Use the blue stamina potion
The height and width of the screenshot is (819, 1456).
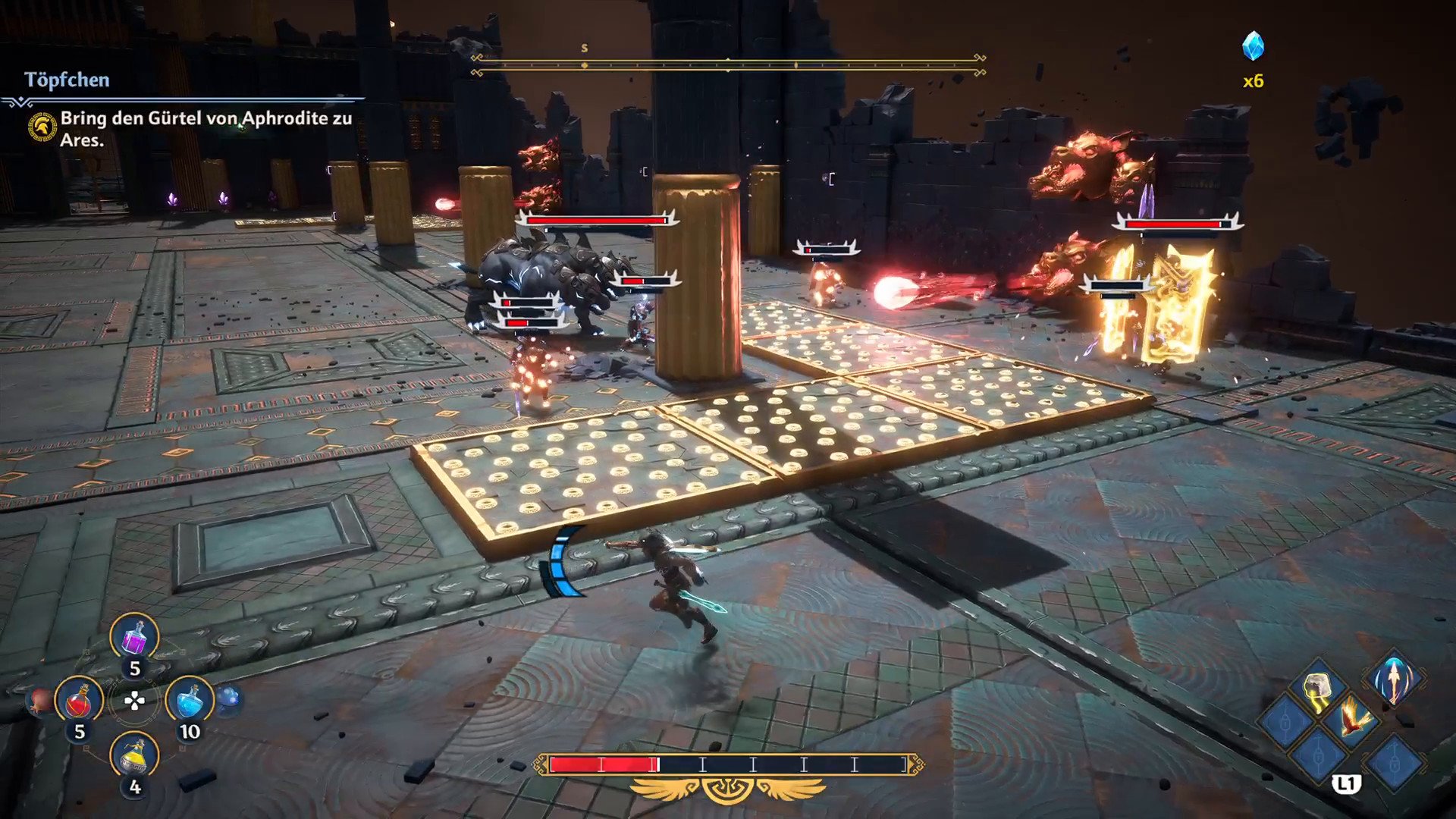click(x=189, y=700)
